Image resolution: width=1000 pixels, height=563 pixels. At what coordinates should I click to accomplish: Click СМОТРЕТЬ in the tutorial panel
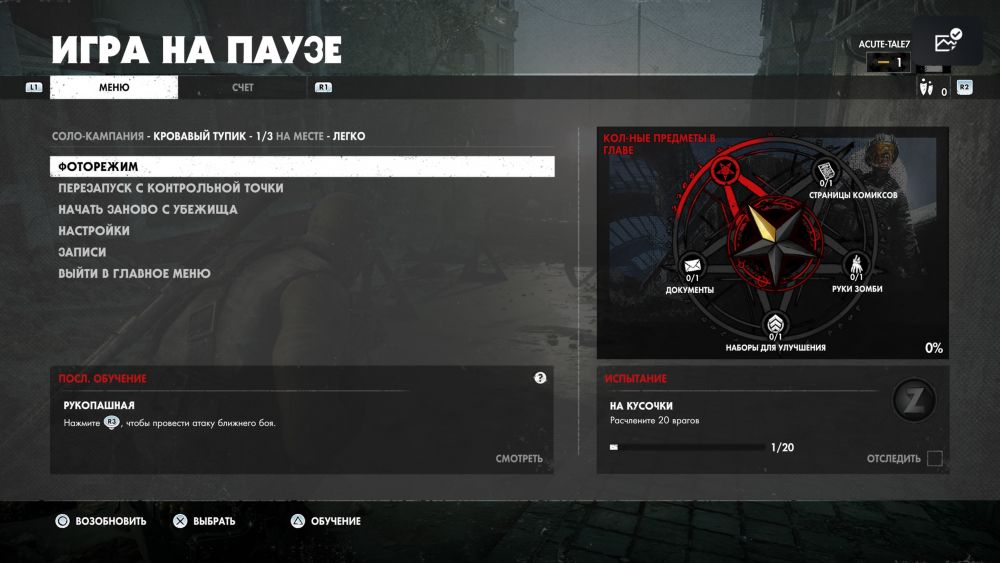click(519, 459)
